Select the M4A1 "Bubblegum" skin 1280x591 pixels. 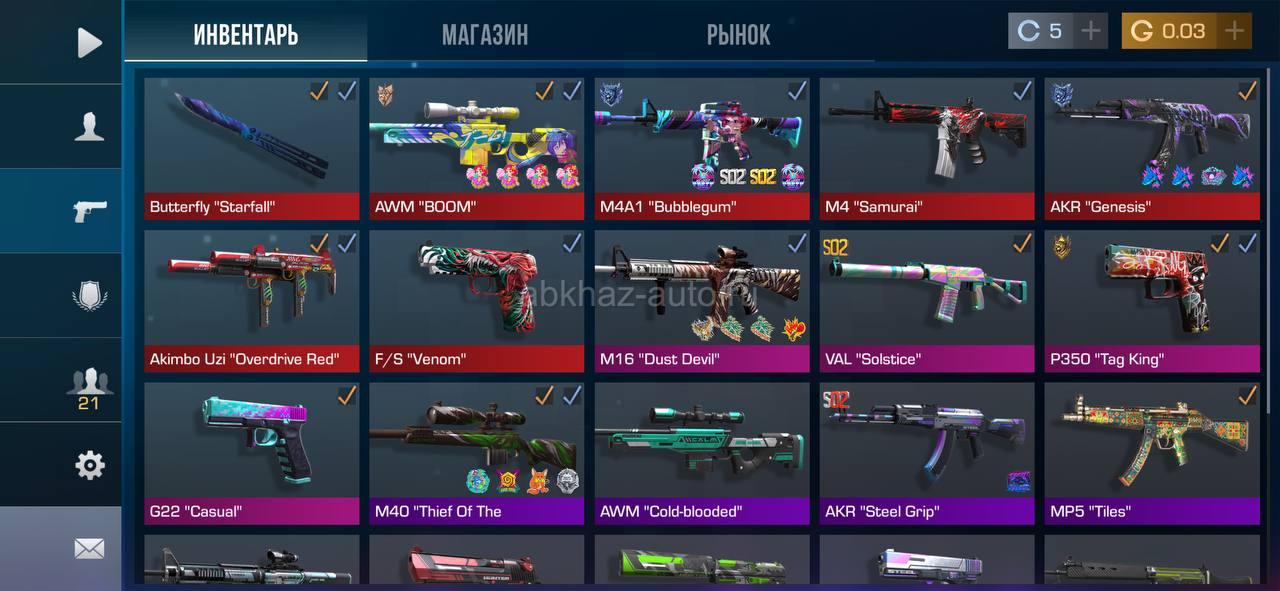[701, 148]
